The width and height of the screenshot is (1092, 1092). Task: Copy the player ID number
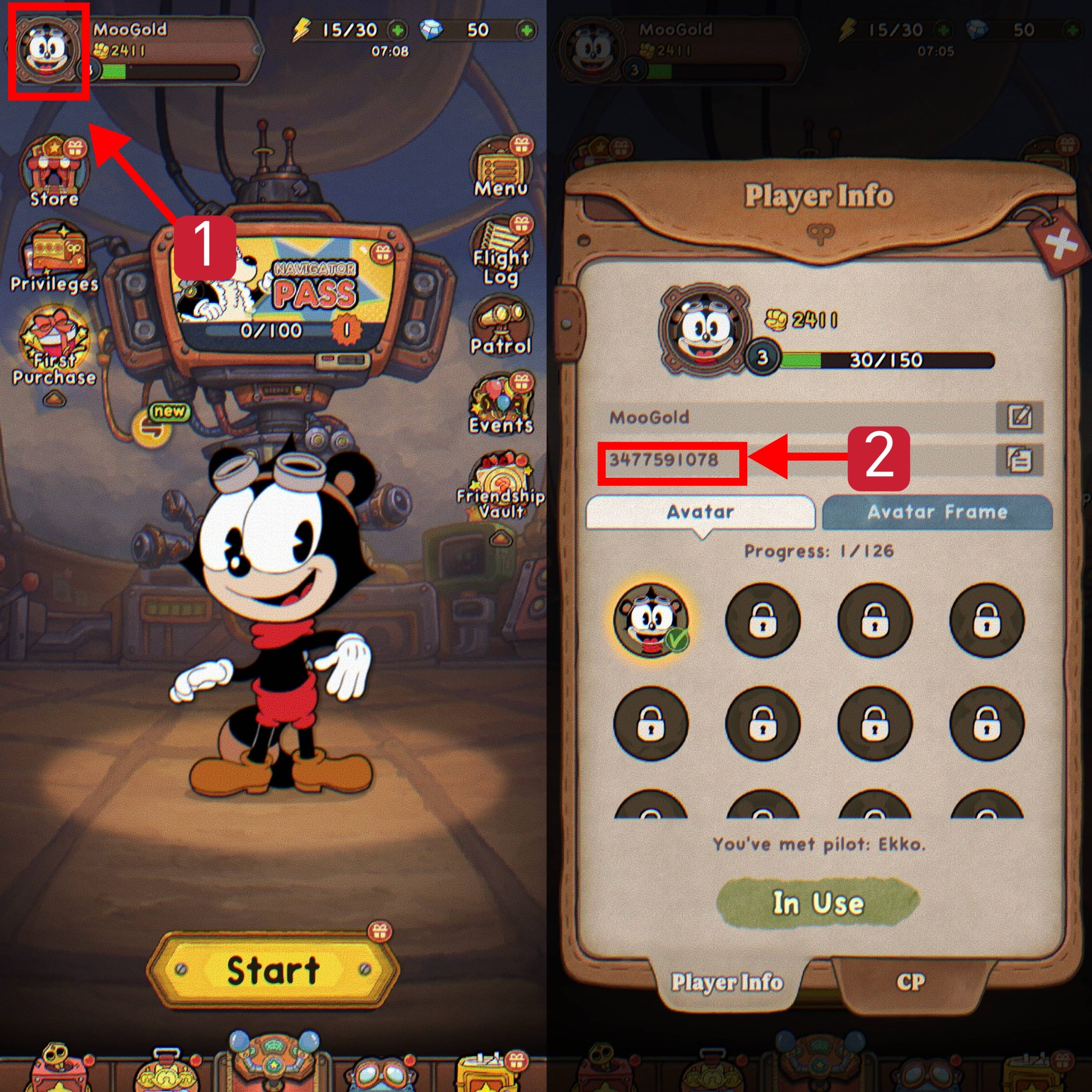[1019, 459]
